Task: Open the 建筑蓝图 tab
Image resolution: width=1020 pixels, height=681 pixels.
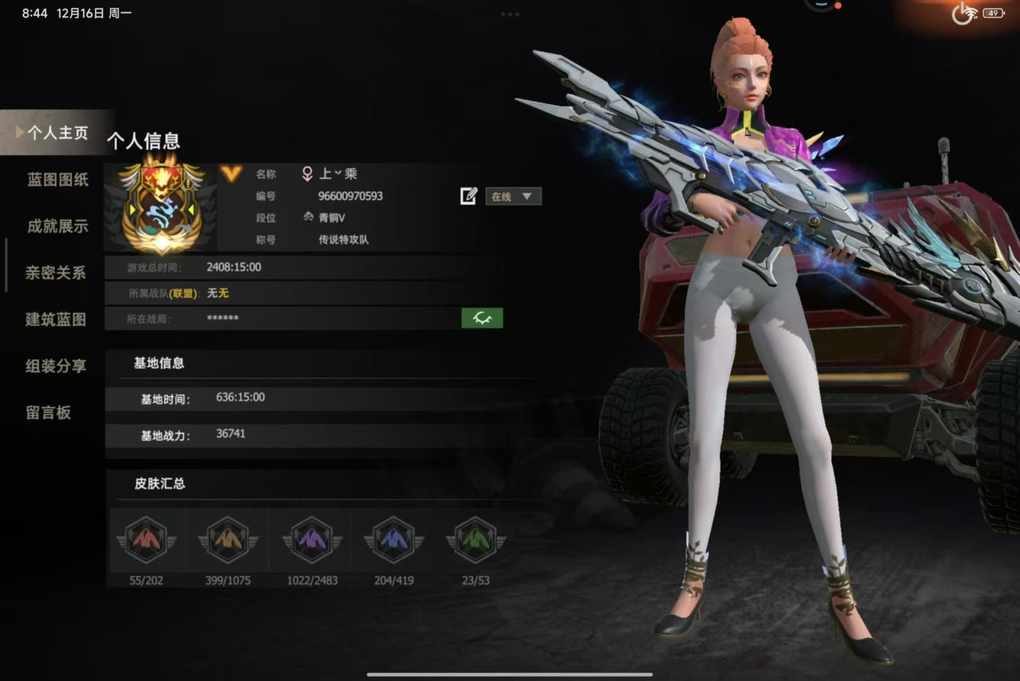Action: (x=56, y=320)
